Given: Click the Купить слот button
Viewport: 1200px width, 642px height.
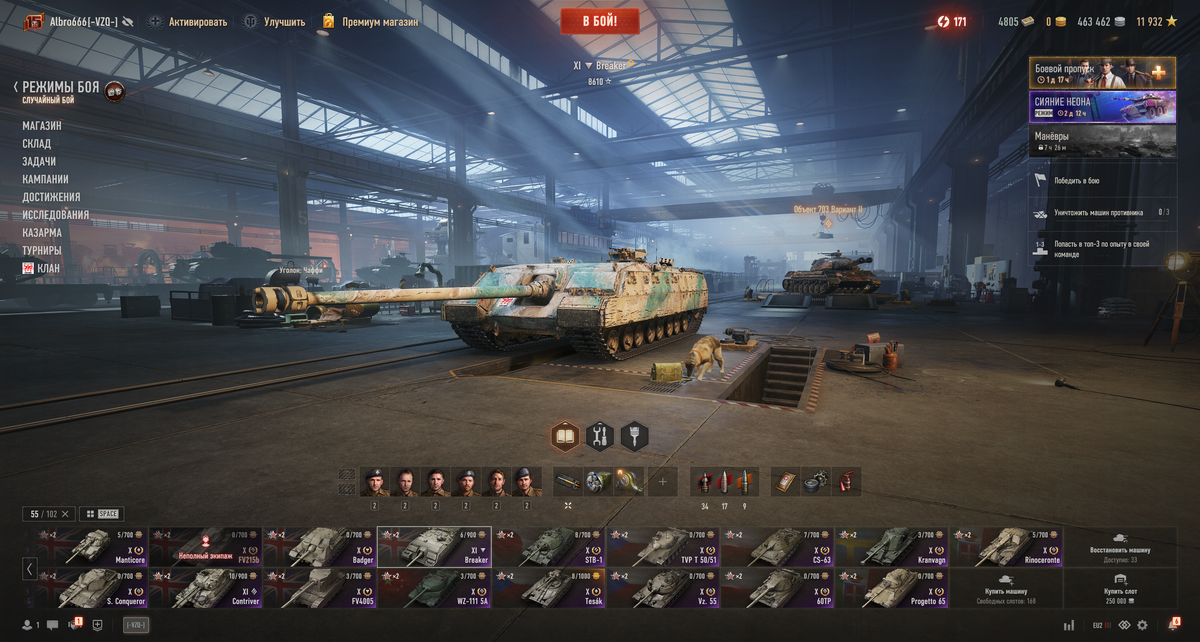Looking at the screenshot, I should (x=1119, y=588).
